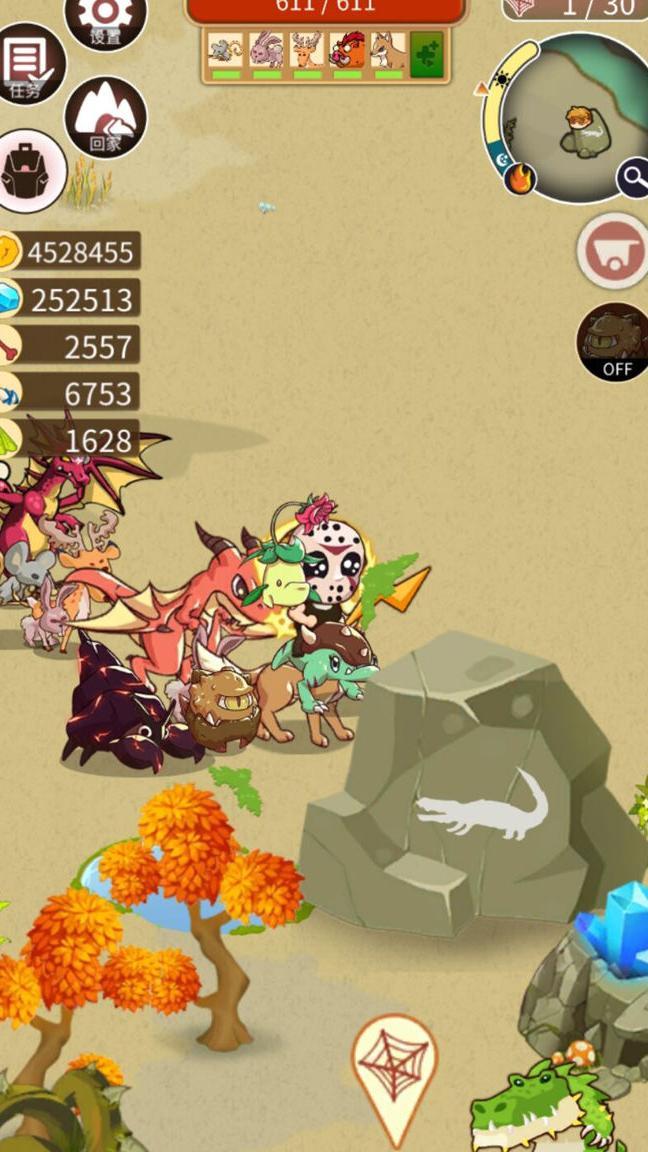Open the settings gear menu
The width and height of the screenshot is (648, 1152).
[105, 17]
